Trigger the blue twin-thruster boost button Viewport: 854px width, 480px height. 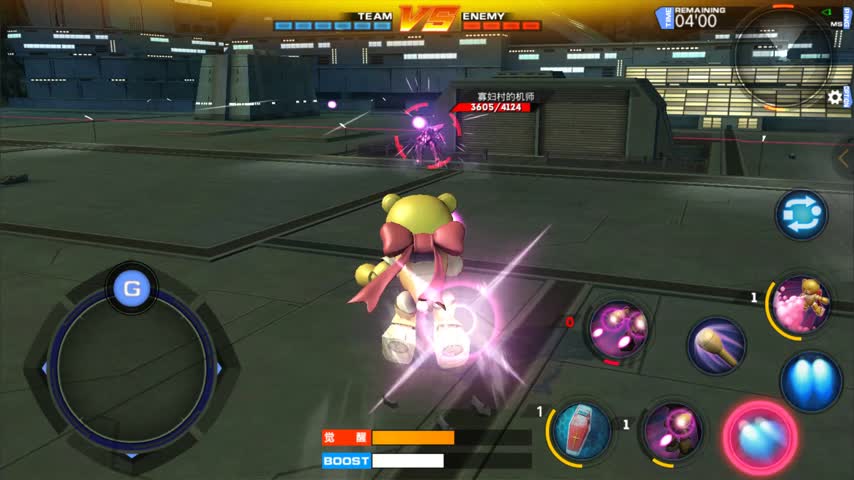click(x=810, y=381)
